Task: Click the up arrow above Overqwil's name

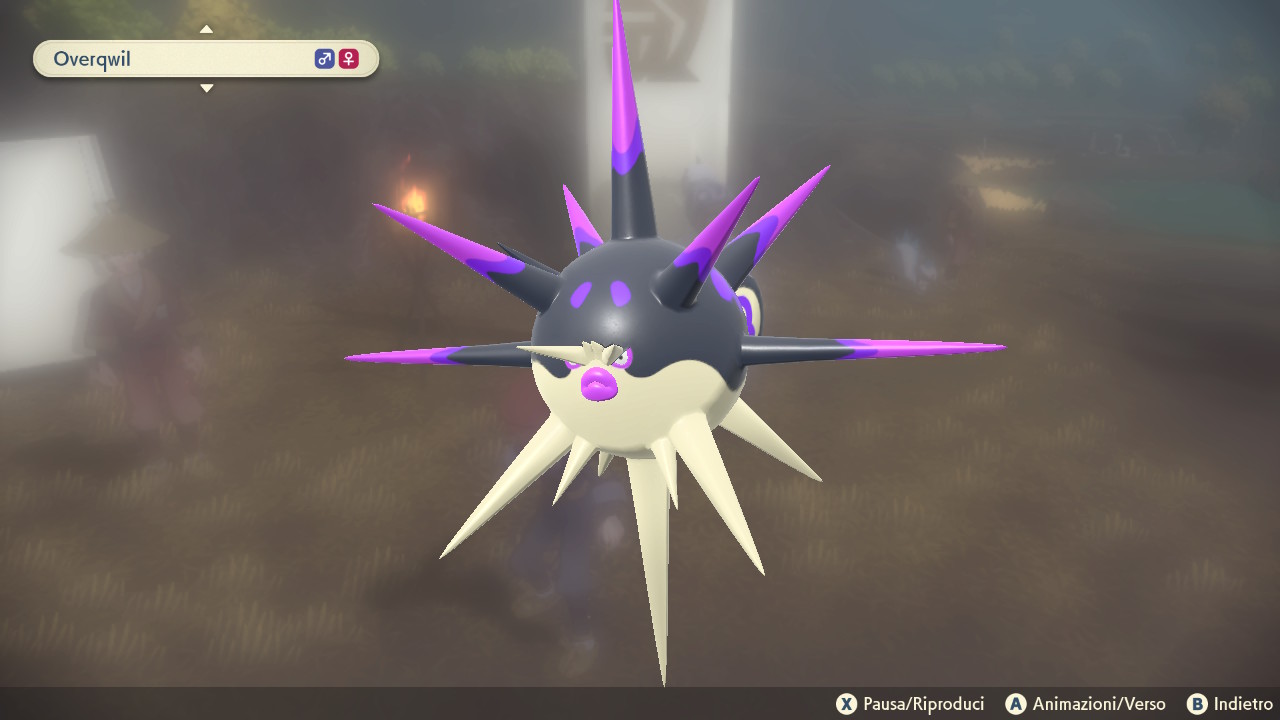Action: coord(207,29)
